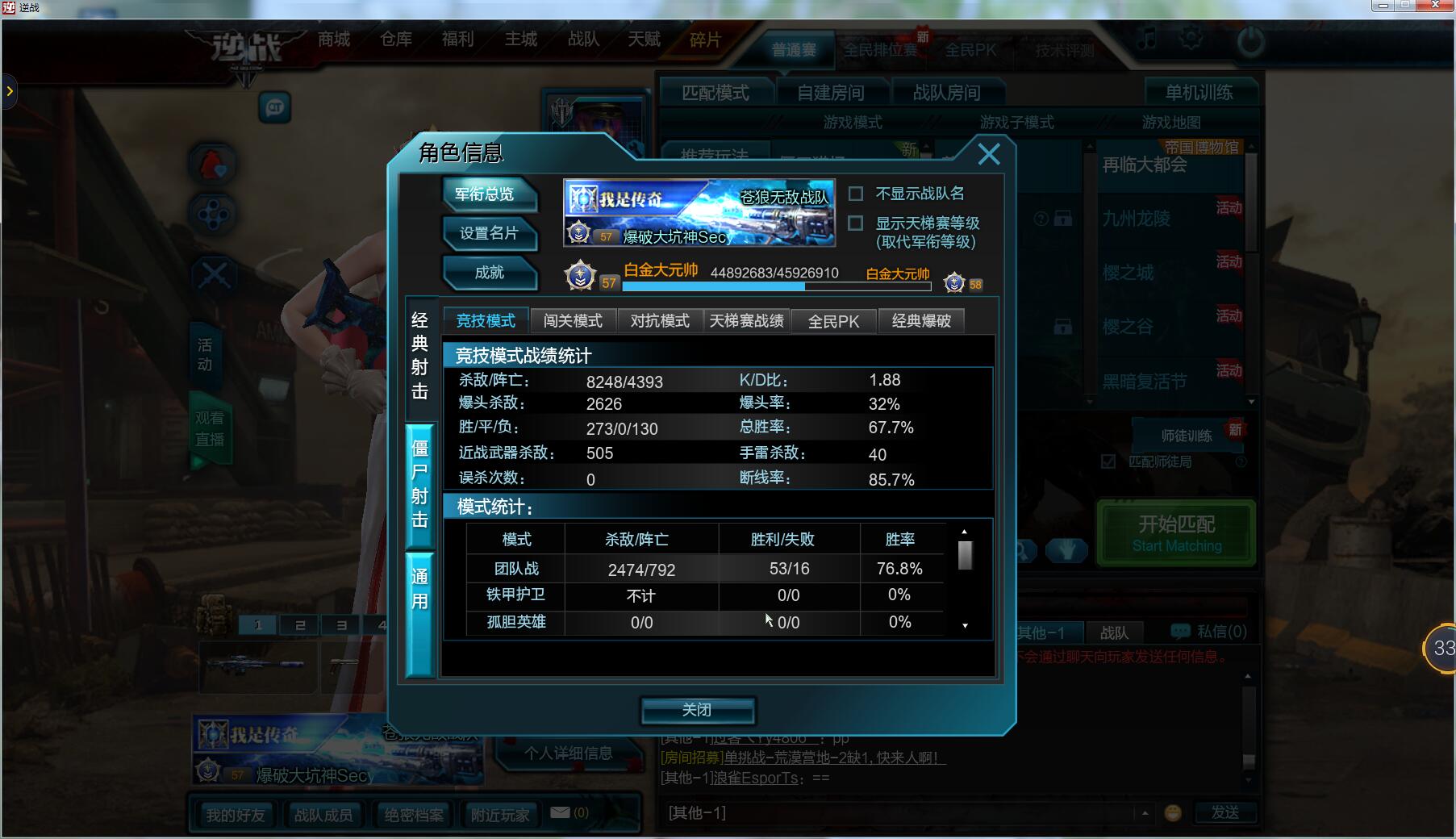
Task: Click the 开始匹配 Start Matching button
Action: click(x=1176, y=533)
